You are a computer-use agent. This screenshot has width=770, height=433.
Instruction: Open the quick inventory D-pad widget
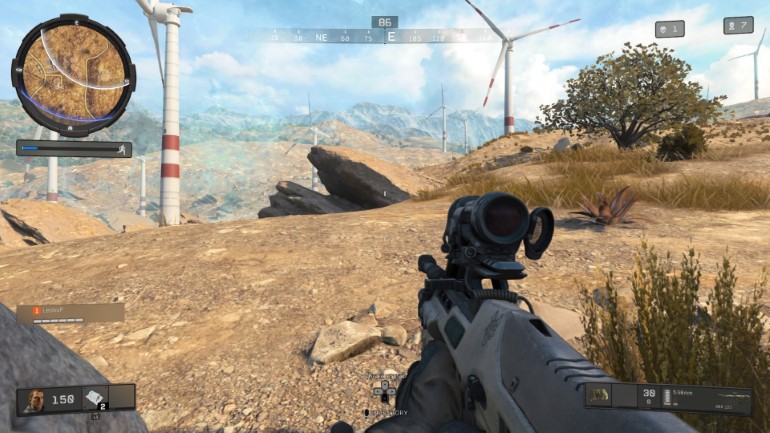[x=384, y=392]
